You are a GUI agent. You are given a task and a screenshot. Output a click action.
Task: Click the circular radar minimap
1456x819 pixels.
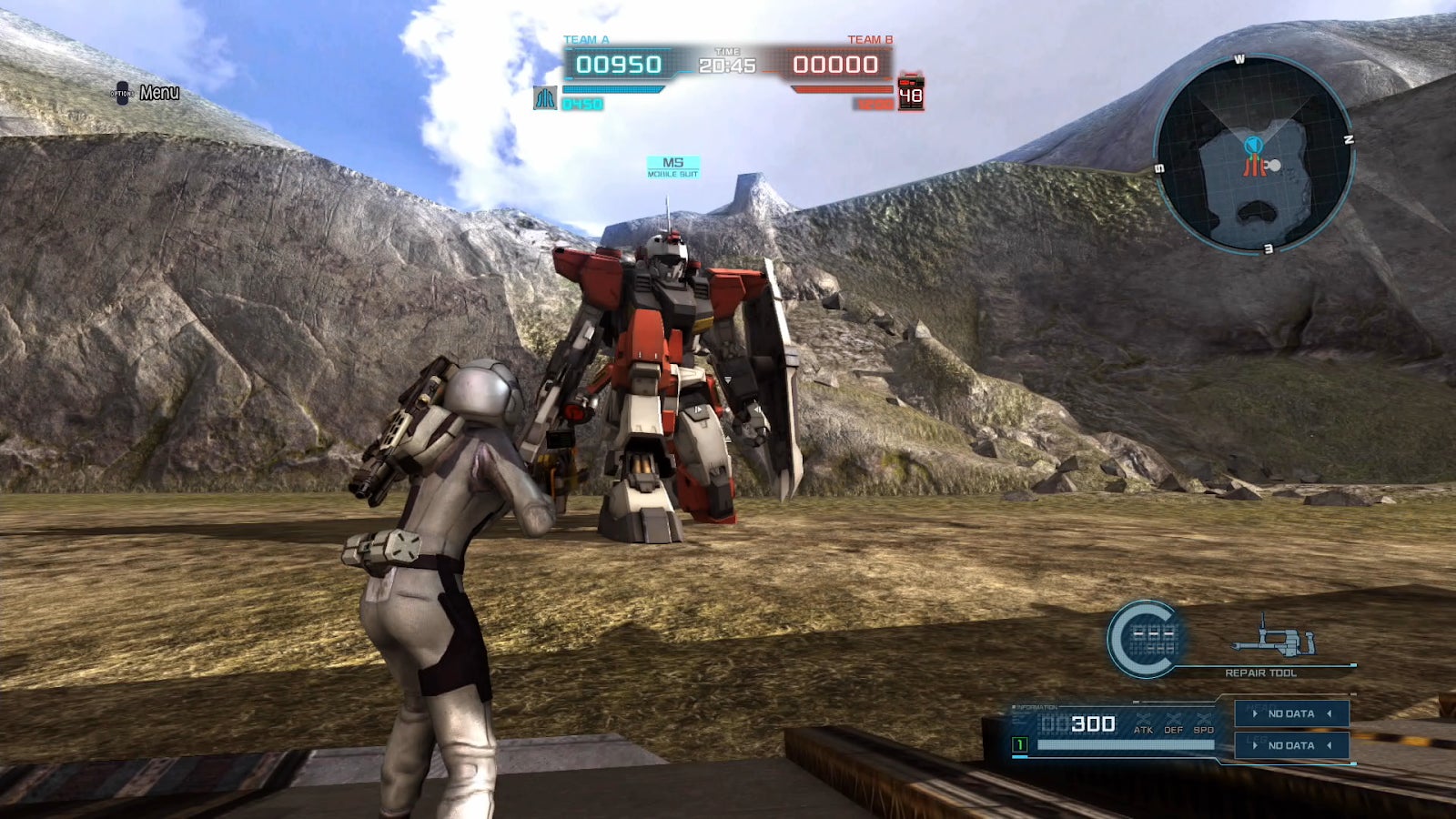coord(1255,155)
